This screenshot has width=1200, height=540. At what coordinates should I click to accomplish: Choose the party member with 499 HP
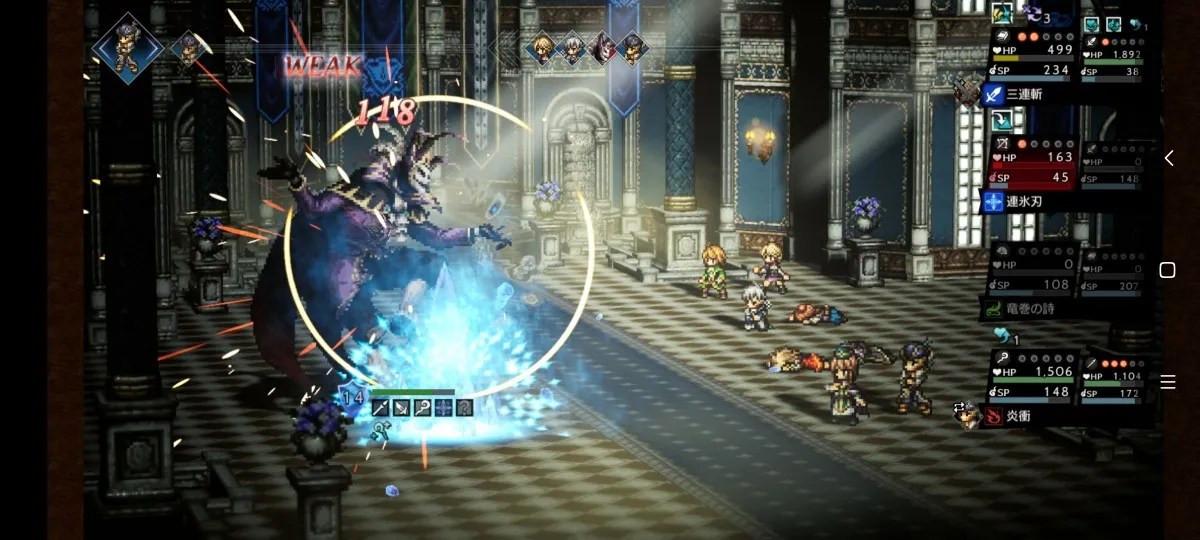(x=1034, y=56)
